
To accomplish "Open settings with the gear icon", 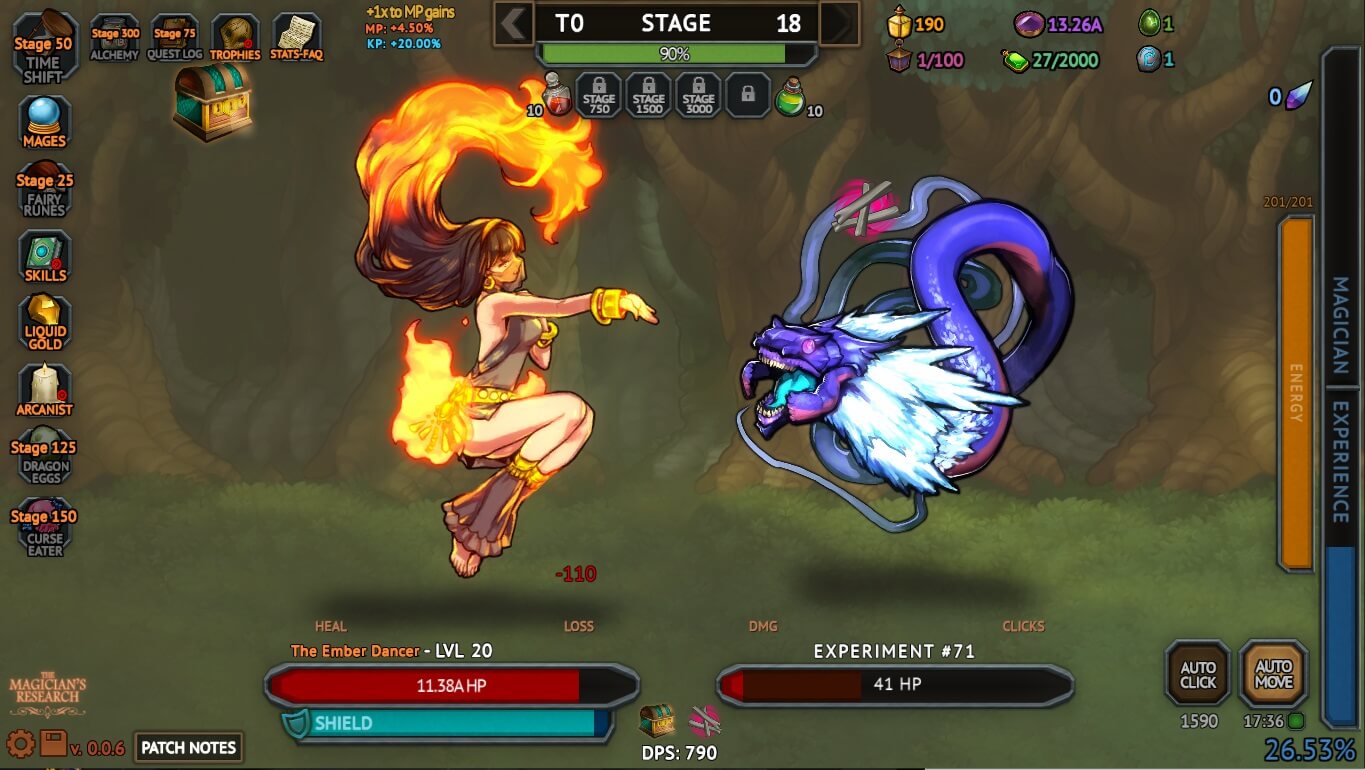I will pos(20,744).
